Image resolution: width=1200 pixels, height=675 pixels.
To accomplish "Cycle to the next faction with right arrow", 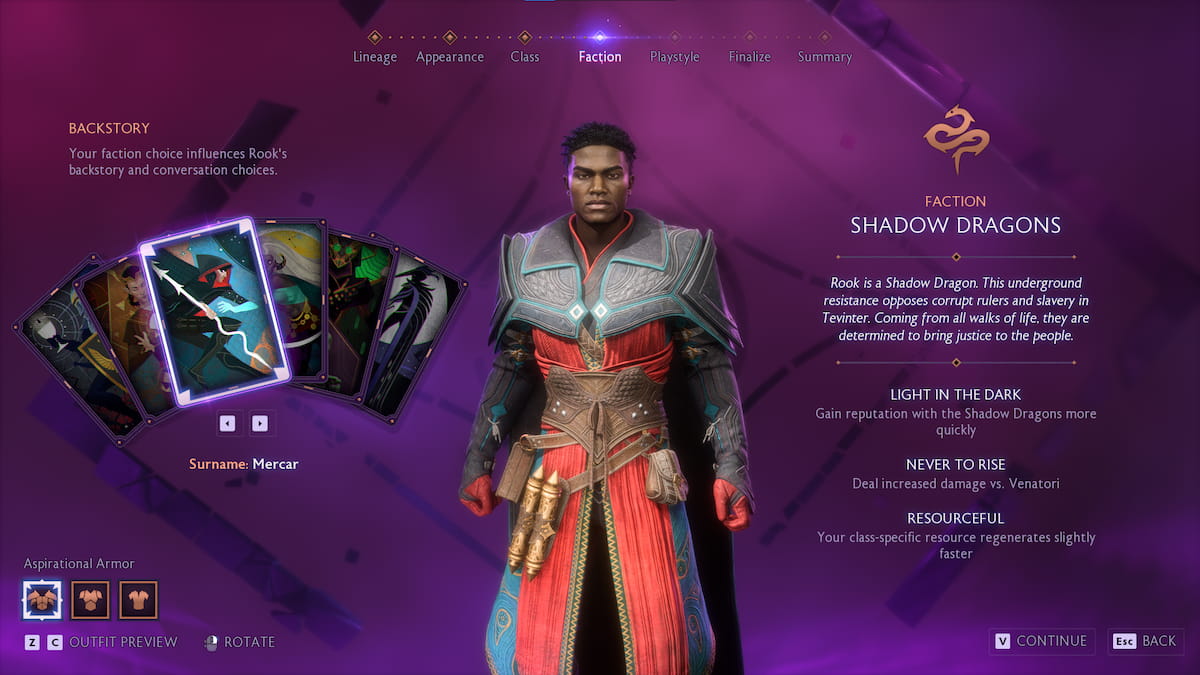I will (260, 423).
